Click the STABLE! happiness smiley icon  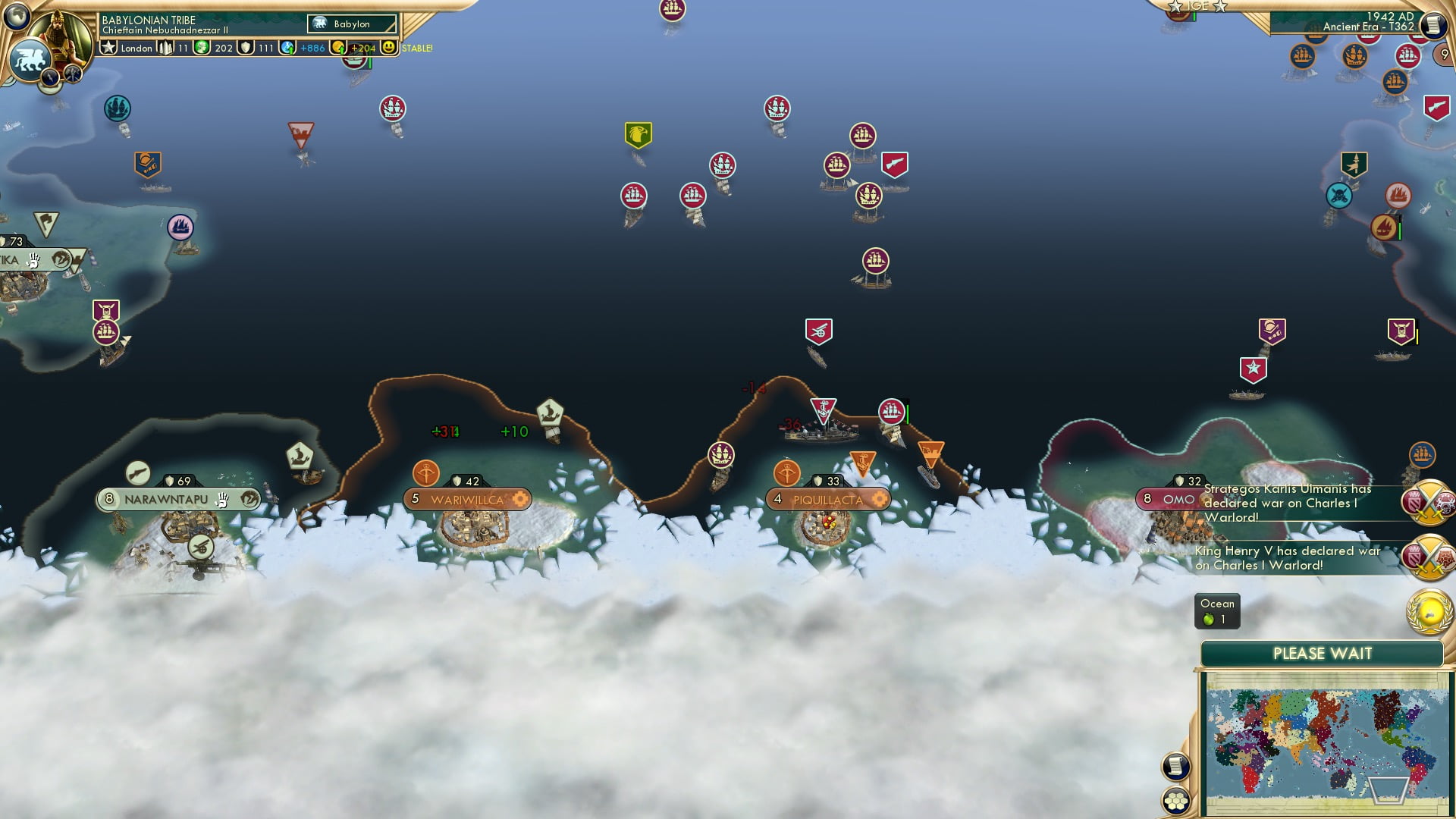coord(389,48)
